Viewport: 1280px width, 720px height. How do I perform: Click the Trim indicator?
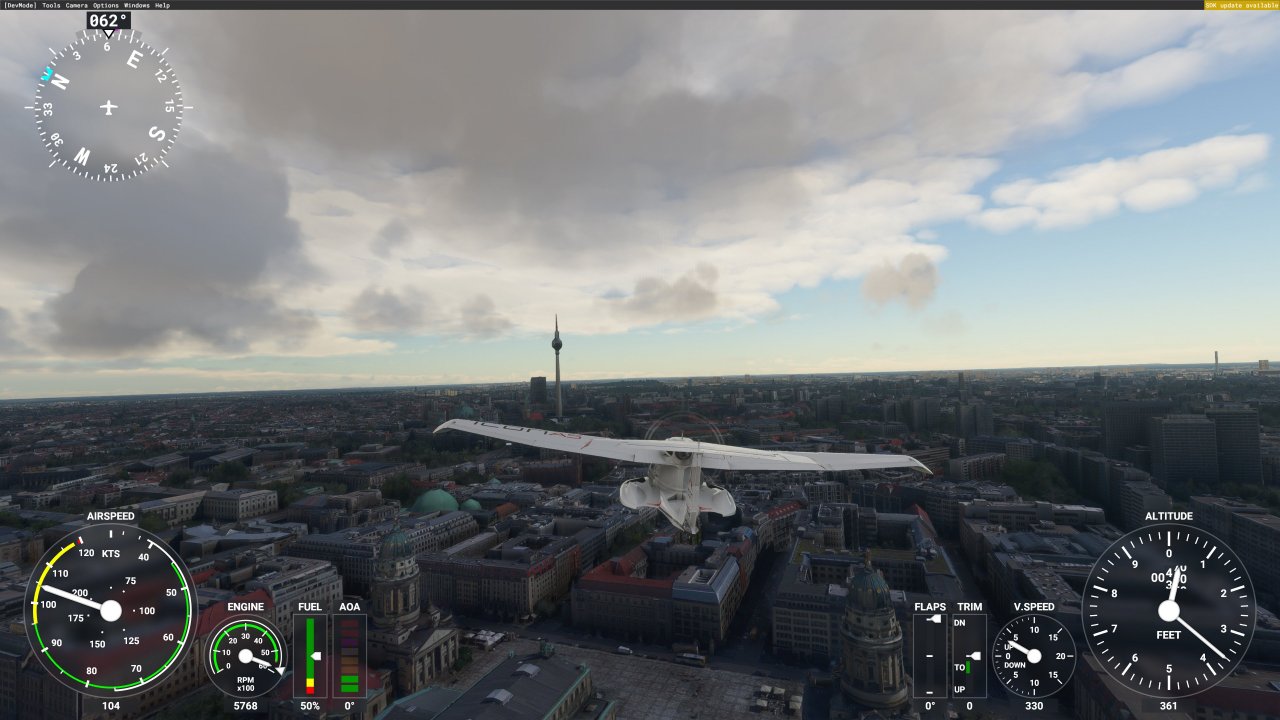point(968,655)
